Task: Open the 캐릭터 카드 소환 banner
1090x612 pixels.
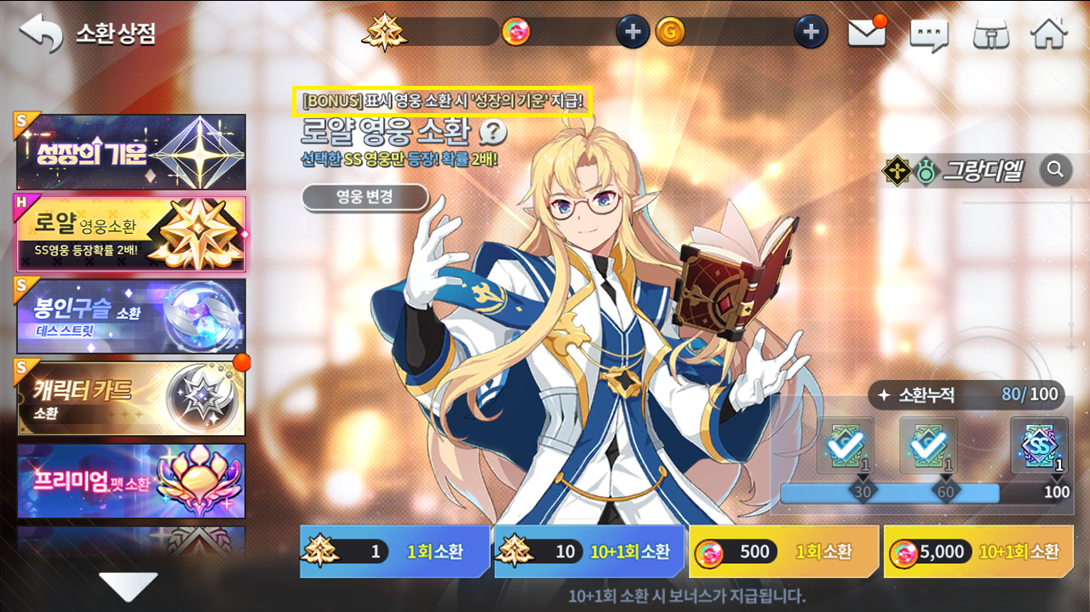Action: (x=131, y=398)
